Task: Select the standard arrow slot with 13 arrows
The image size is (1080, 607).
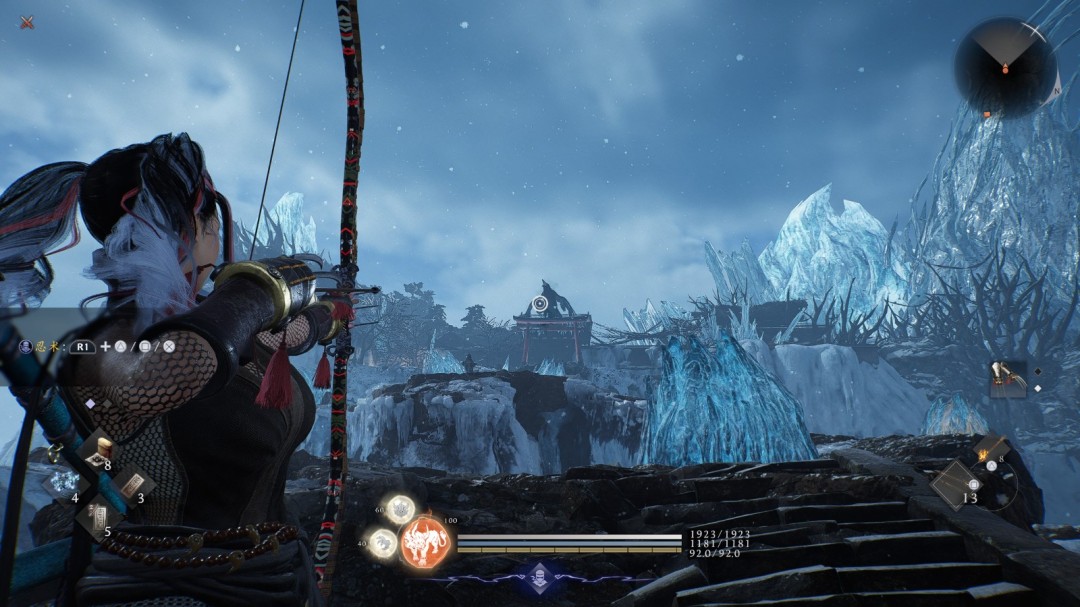Action: click(x=956, y=485)
